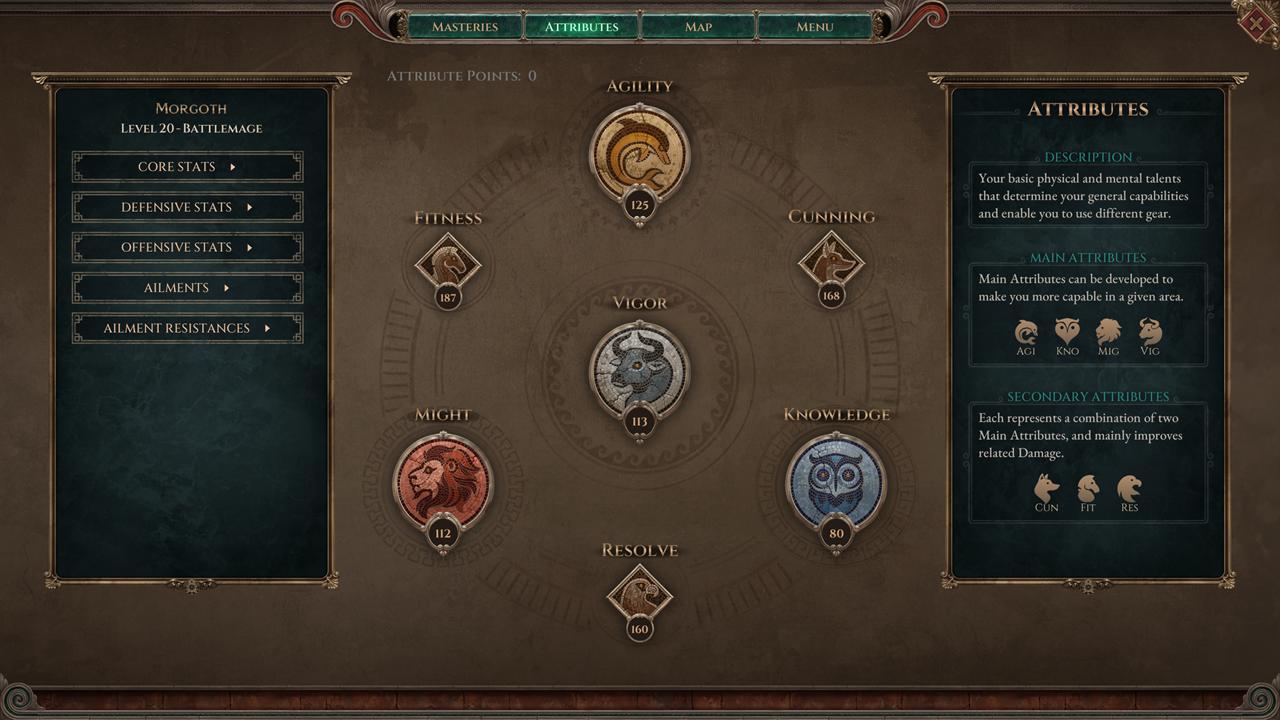Screen dimensions: 1280x720
Task: Choose the Vigor bull medallion
Action: pos(640,369)
